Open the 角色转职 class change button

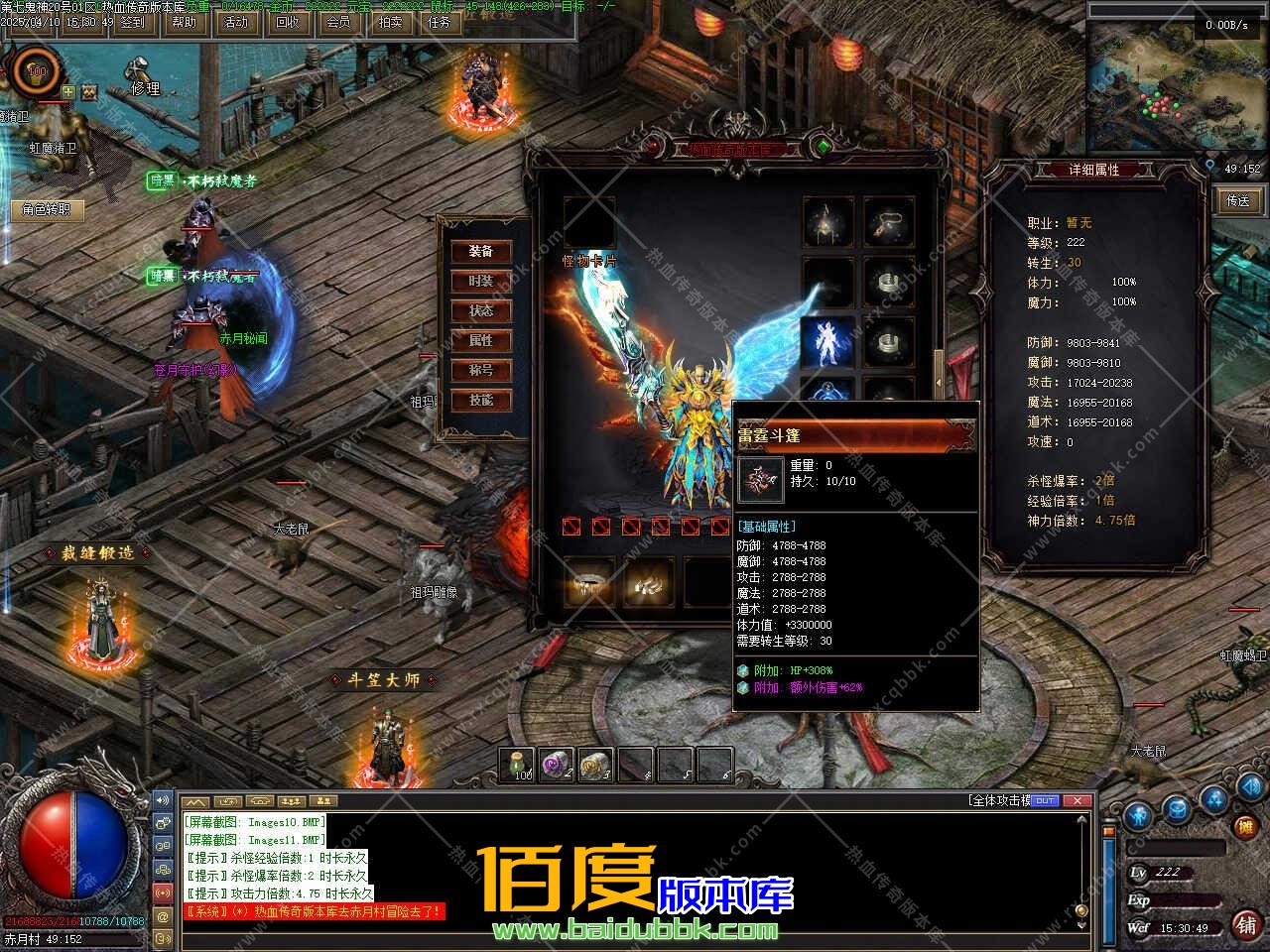47,210
